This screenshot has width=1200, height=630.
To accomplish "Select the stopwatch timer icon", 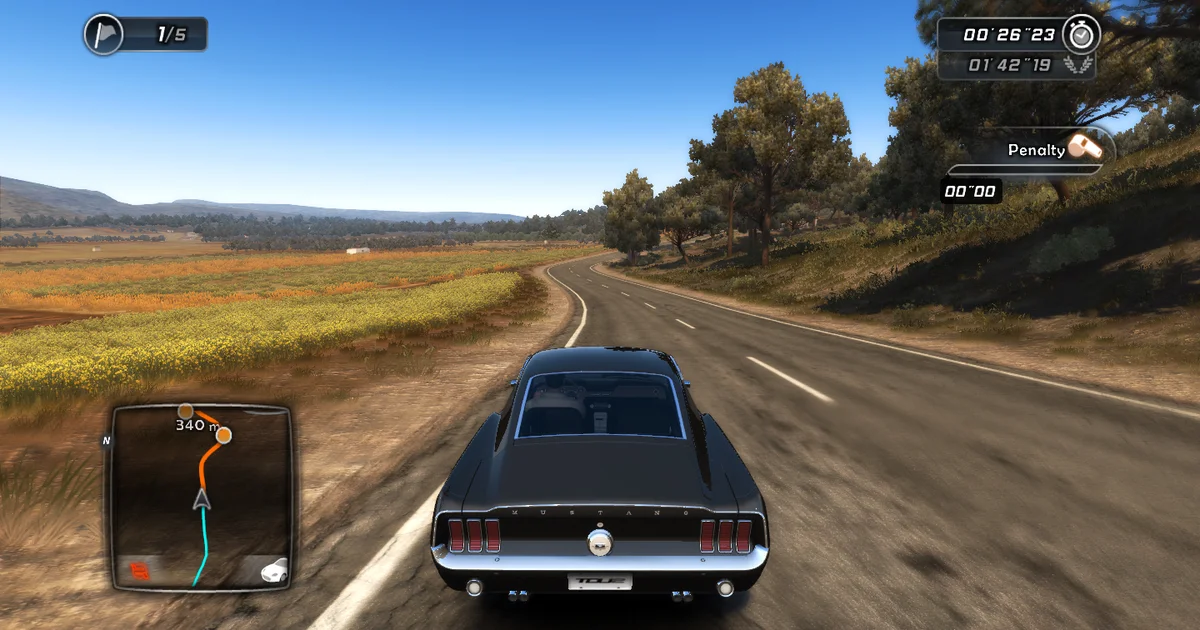I will [x=1081, y=33].
